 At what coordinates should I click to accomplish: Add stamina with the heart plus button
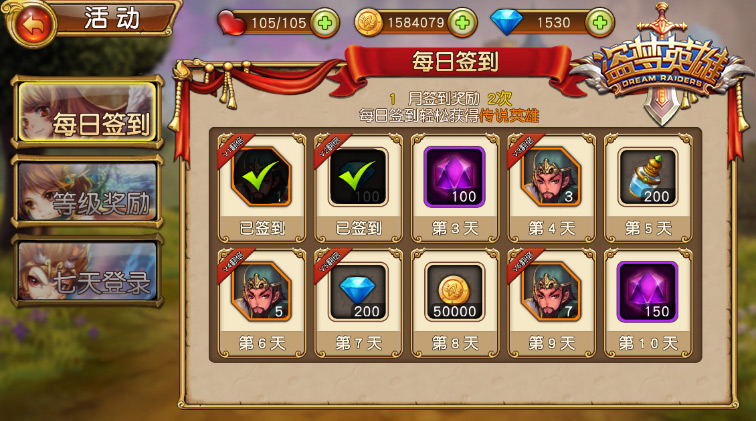point(324,21)
